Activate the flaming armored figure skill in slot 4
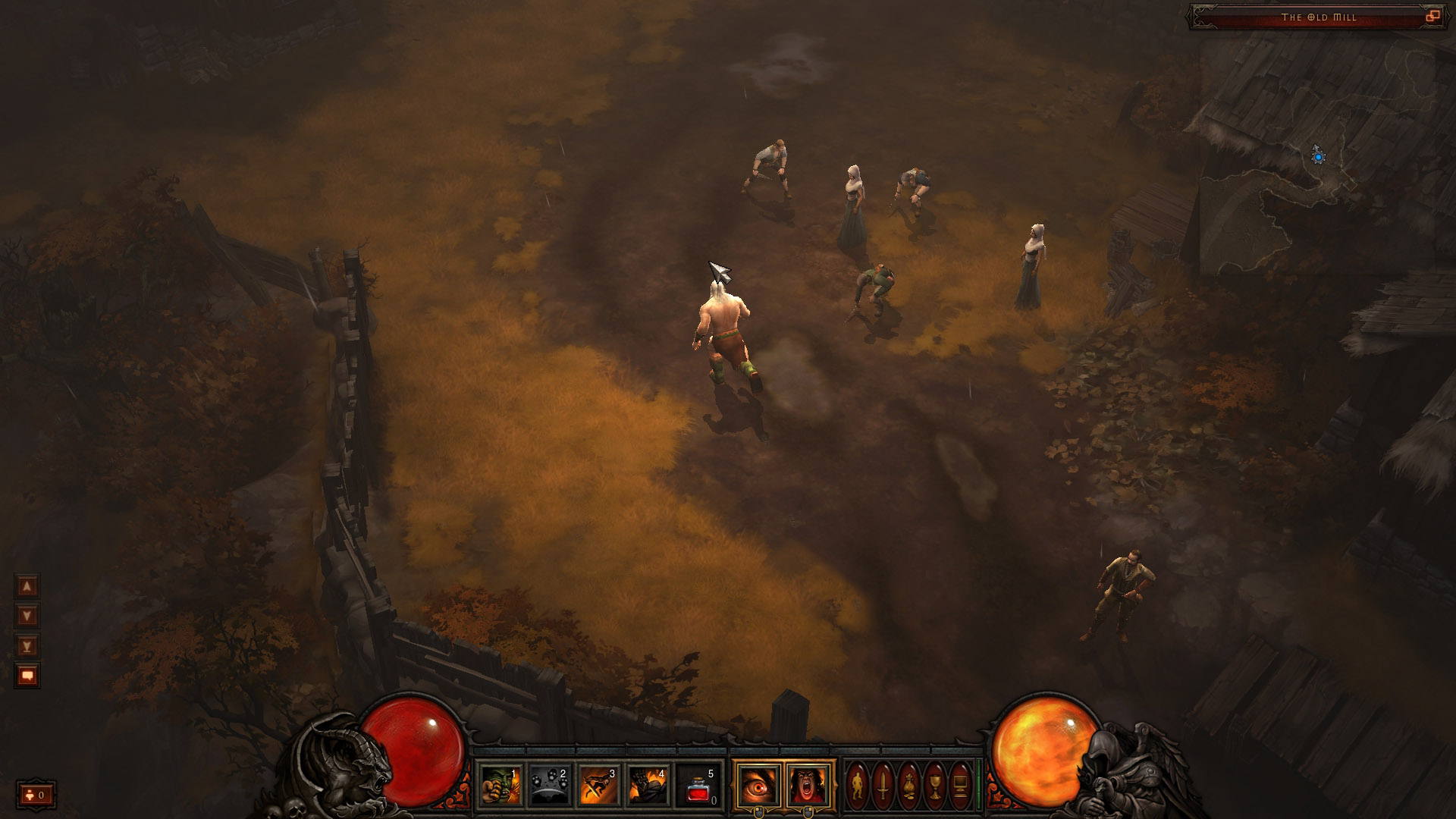This screenshot has height=819, width=1456. point(648,785)
